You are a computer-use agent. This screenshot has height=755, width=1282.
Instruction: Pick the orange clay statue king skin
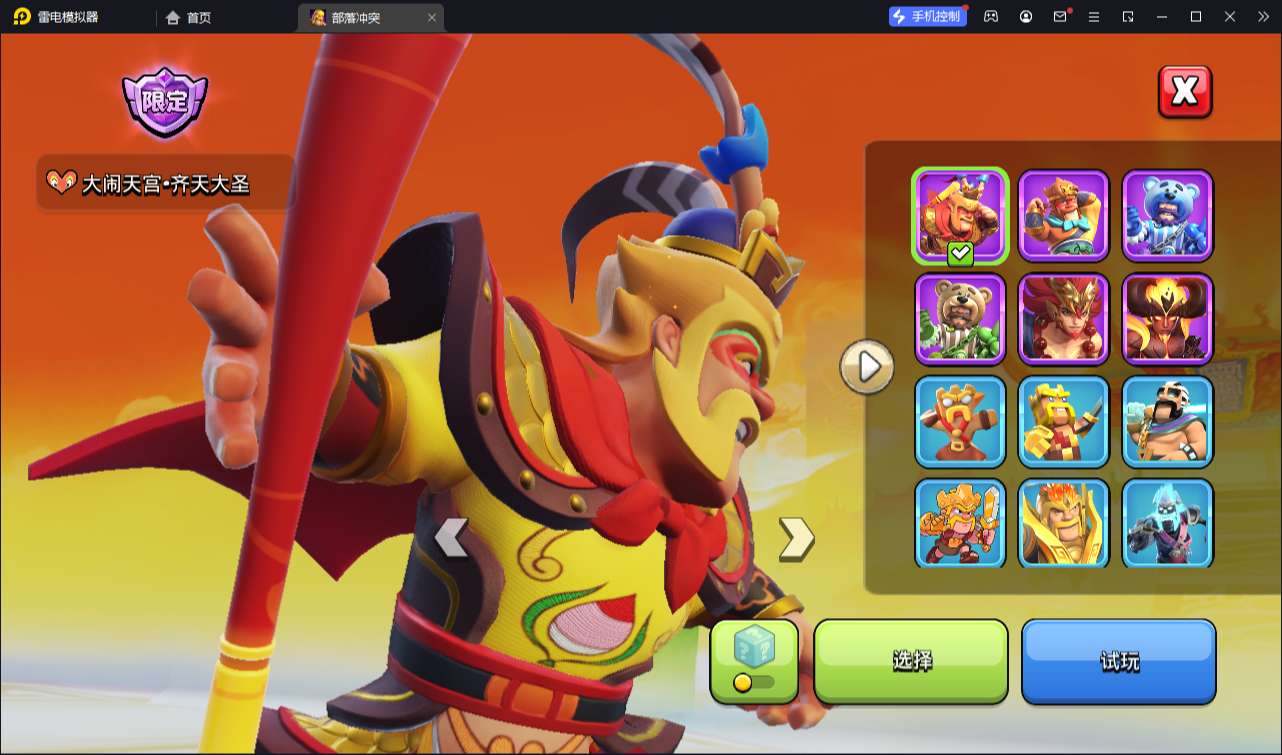[x=960, y=422]
